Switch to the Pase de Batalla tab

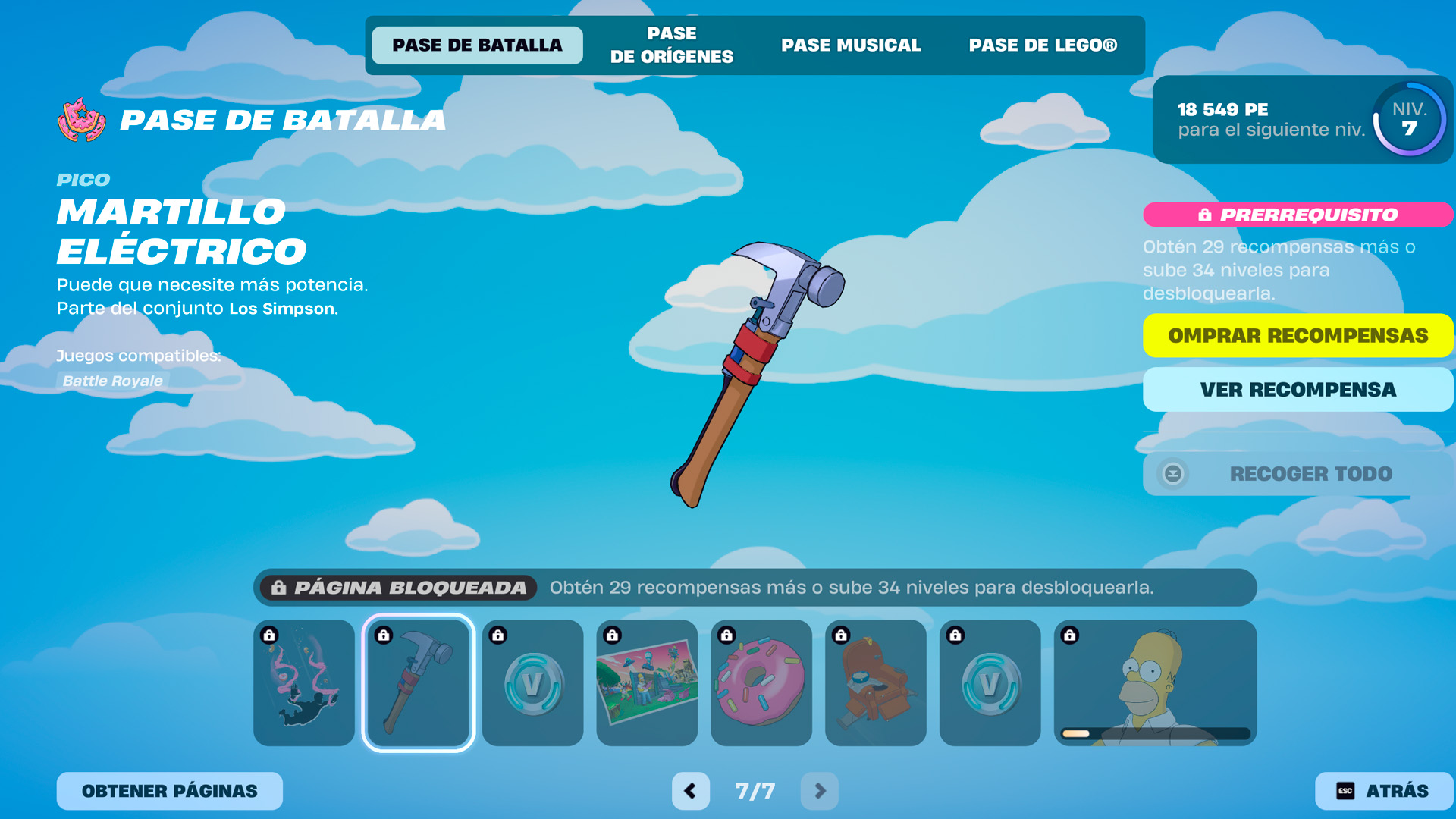tap(477, 45)
